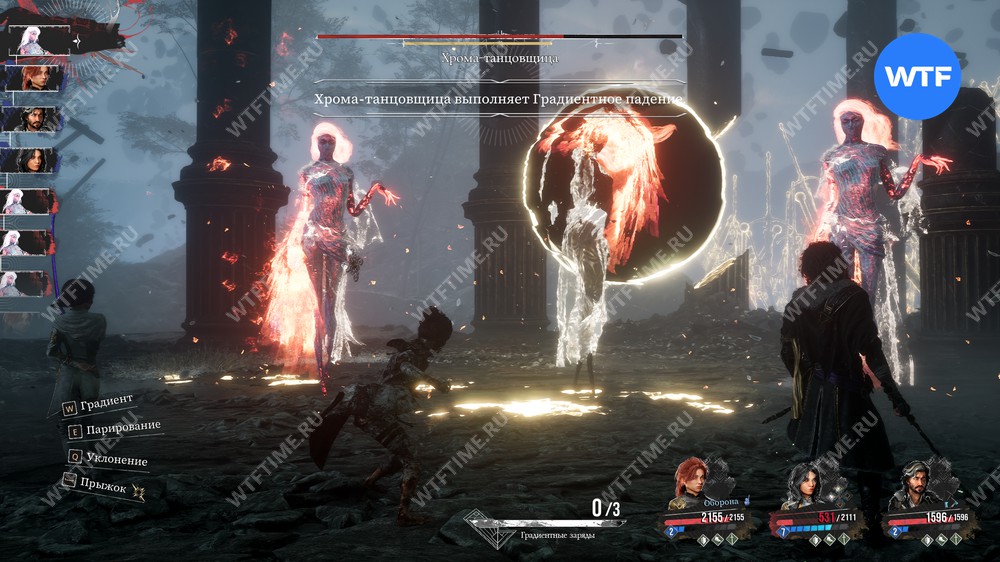Select the bearded man in the turn order
This screenshot has width=1000, height=562.
pos(38,119)
